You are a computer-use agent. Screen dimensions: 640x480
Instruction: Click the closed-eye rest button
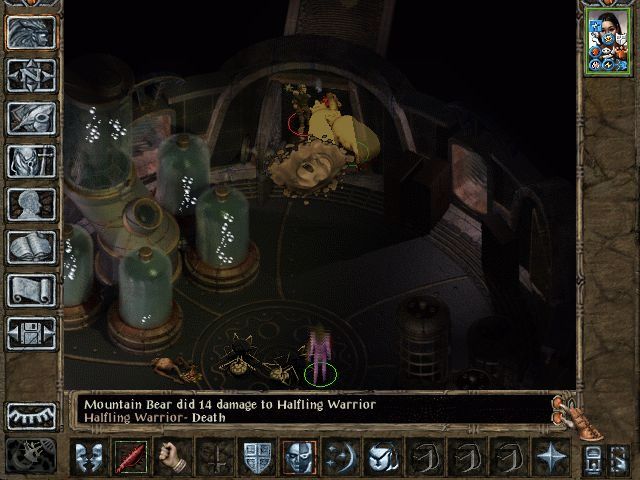click(31, 415)
